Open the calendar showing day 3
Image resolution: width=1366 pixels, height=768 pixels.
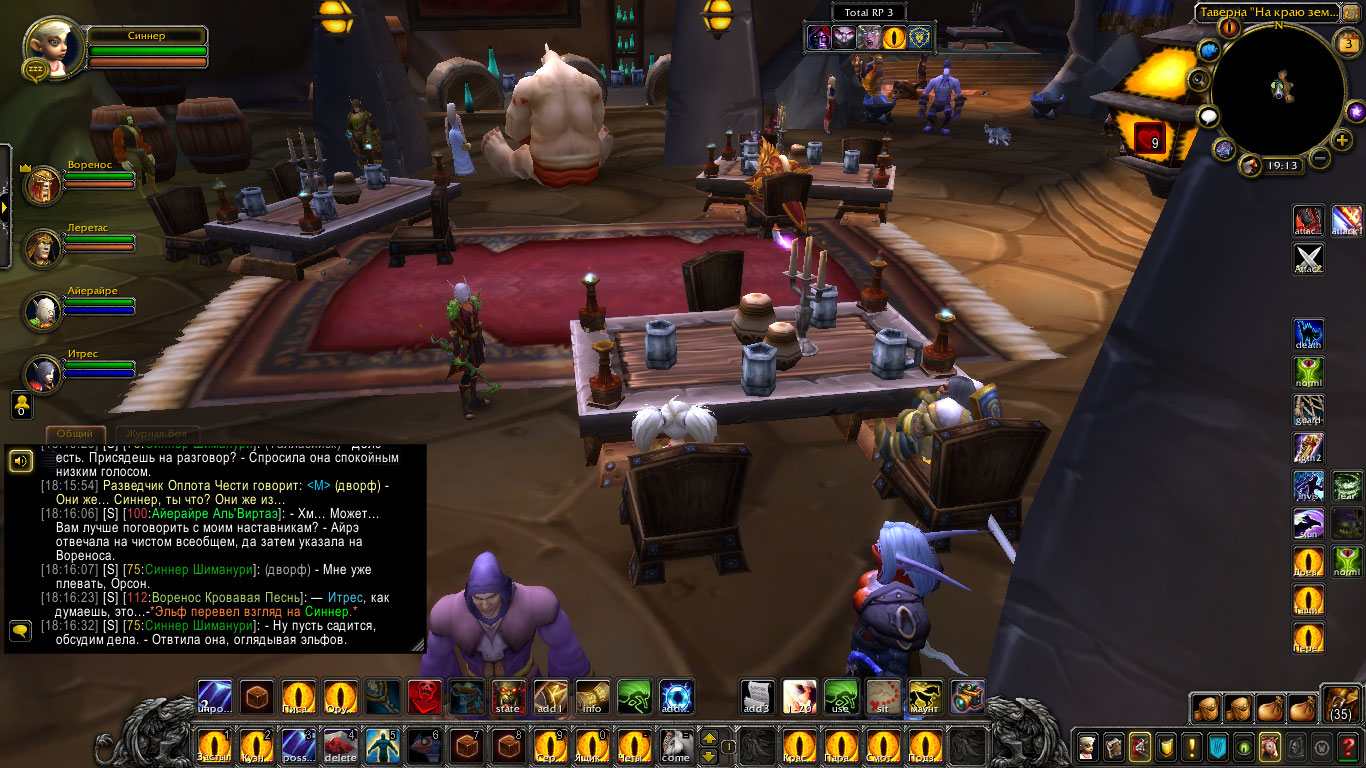(x=1345, y=42)
